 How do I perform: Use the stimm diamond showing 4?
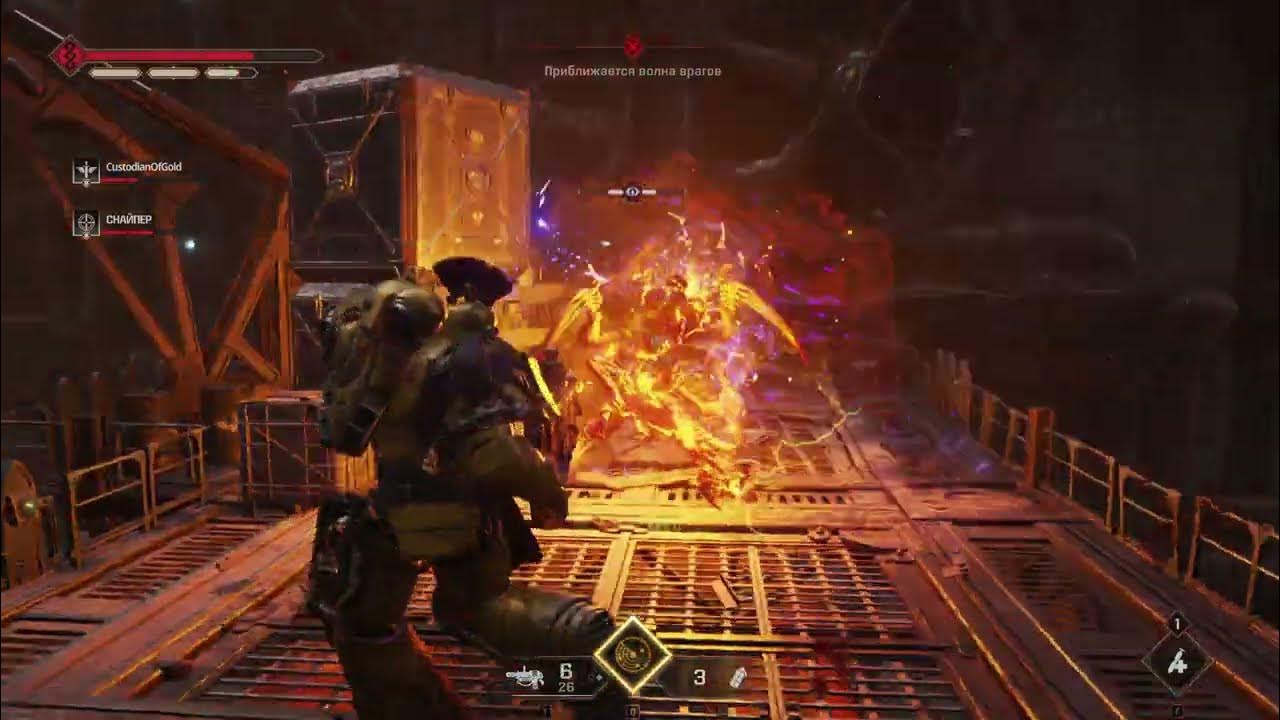pos(1177,662)
